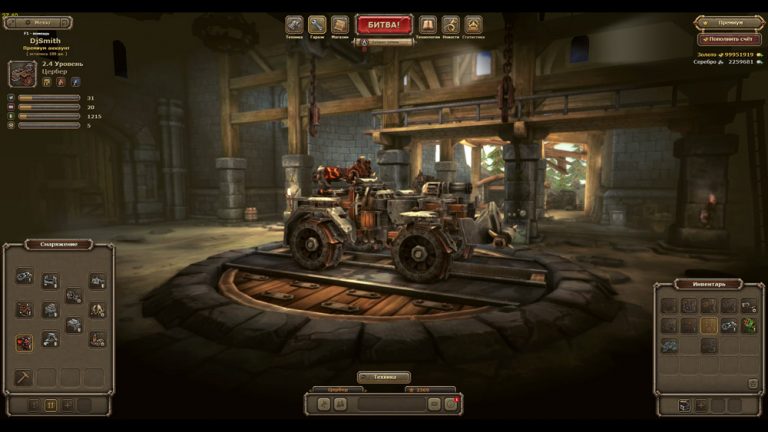Select the highlighted red equipment part slot
The image size is (768, 432).
25,342
